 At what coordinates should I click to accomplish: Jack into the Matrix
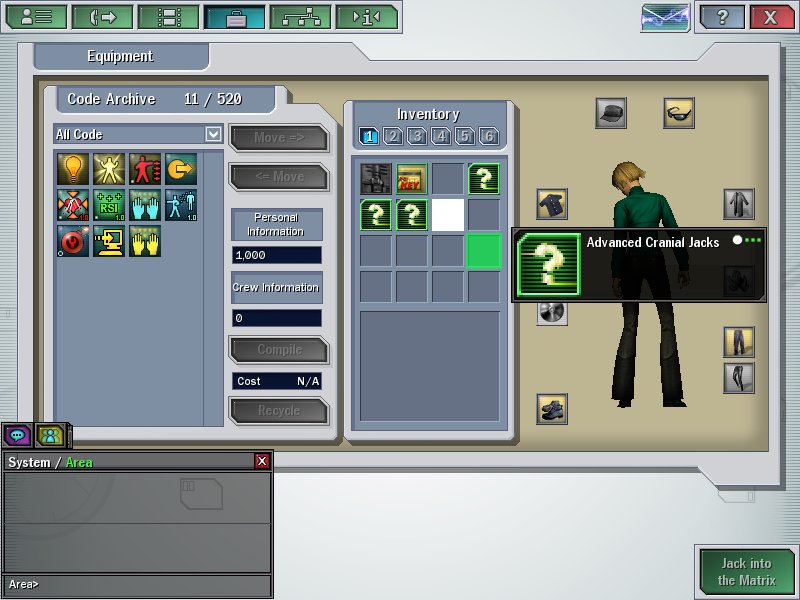[745, 572]
